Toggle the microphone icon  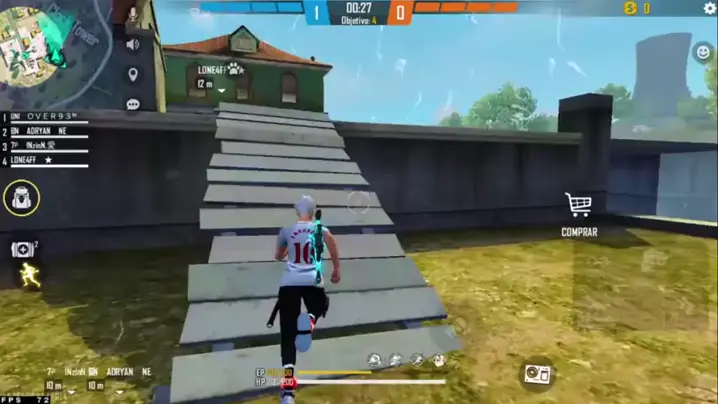click(x=132, y=16)
